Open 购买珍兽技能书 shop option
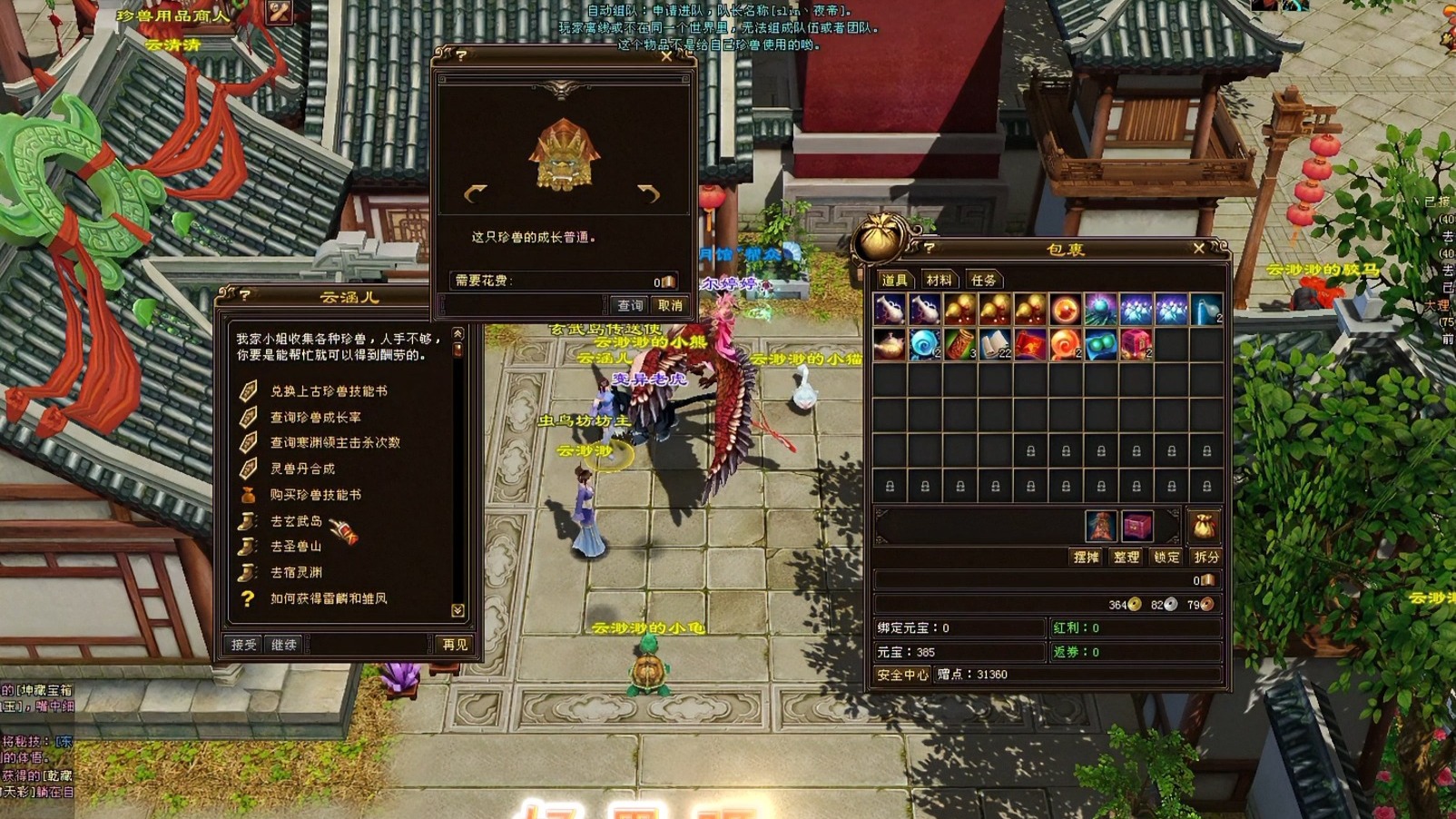 tap(316, 495)
